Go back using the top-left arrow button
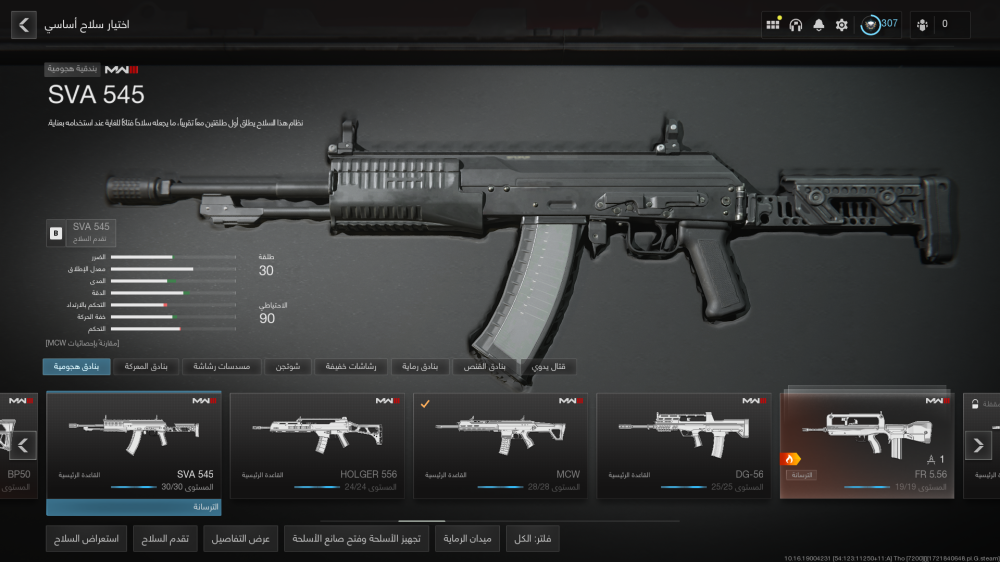Viewport: 1000px width, 562px height. (24, 24)
